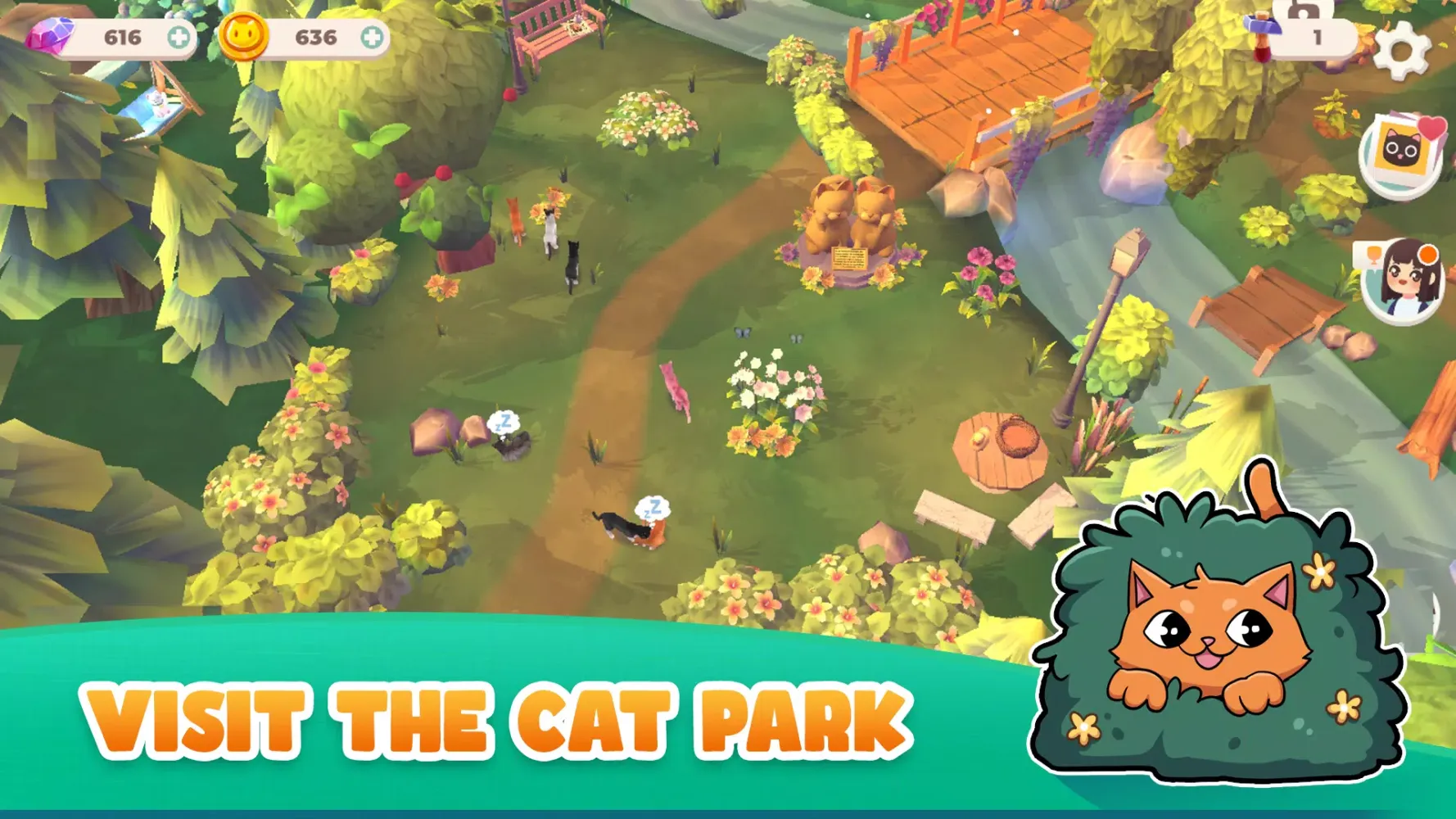Open the player profile avatar
Screen dimensions: 1456x819
point(1404,283)
